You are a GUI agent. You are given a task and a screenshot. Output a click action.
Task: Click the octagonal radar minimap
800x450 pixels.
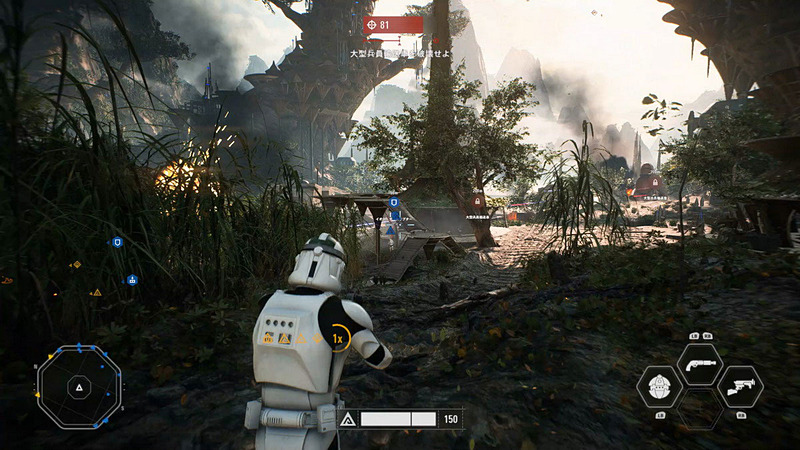pos(78,386)
